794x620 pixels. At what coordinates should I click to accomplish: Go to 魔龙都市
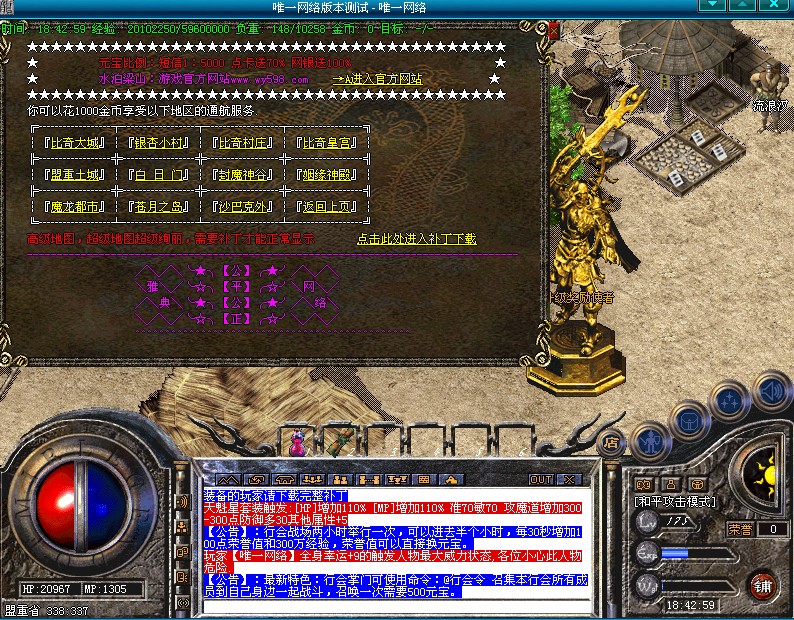[x=74, y=207]
